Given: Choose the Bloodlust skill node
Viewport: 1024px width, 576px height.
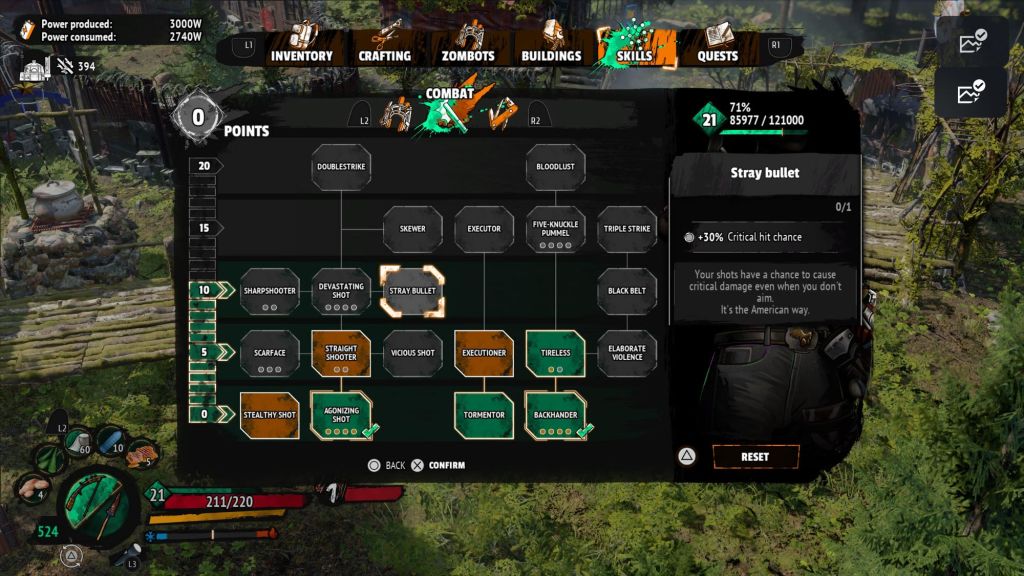Looking at the screenshot, I should point(555,167).
